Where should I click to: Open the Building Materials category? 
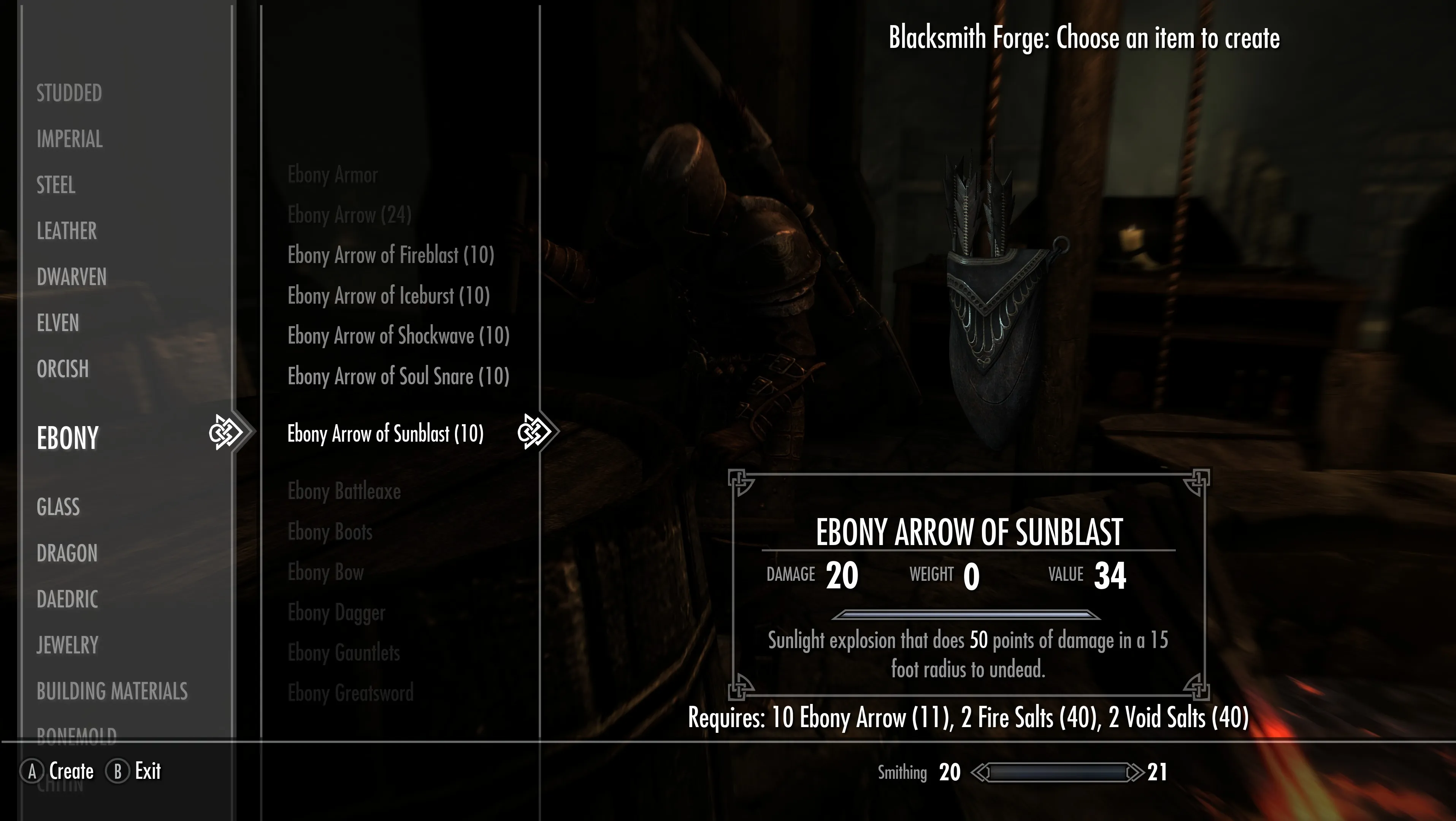coord(112,691)
